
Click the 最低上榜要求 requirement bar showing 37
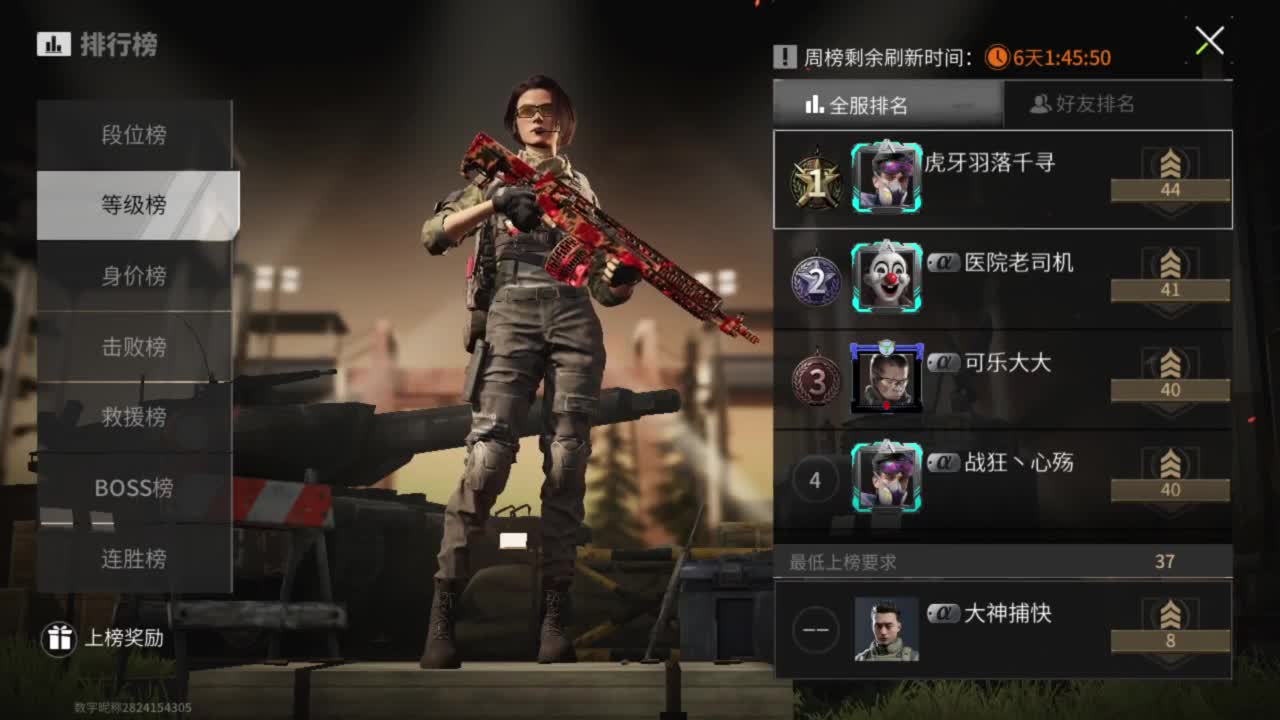click(x=1000, y=562)
